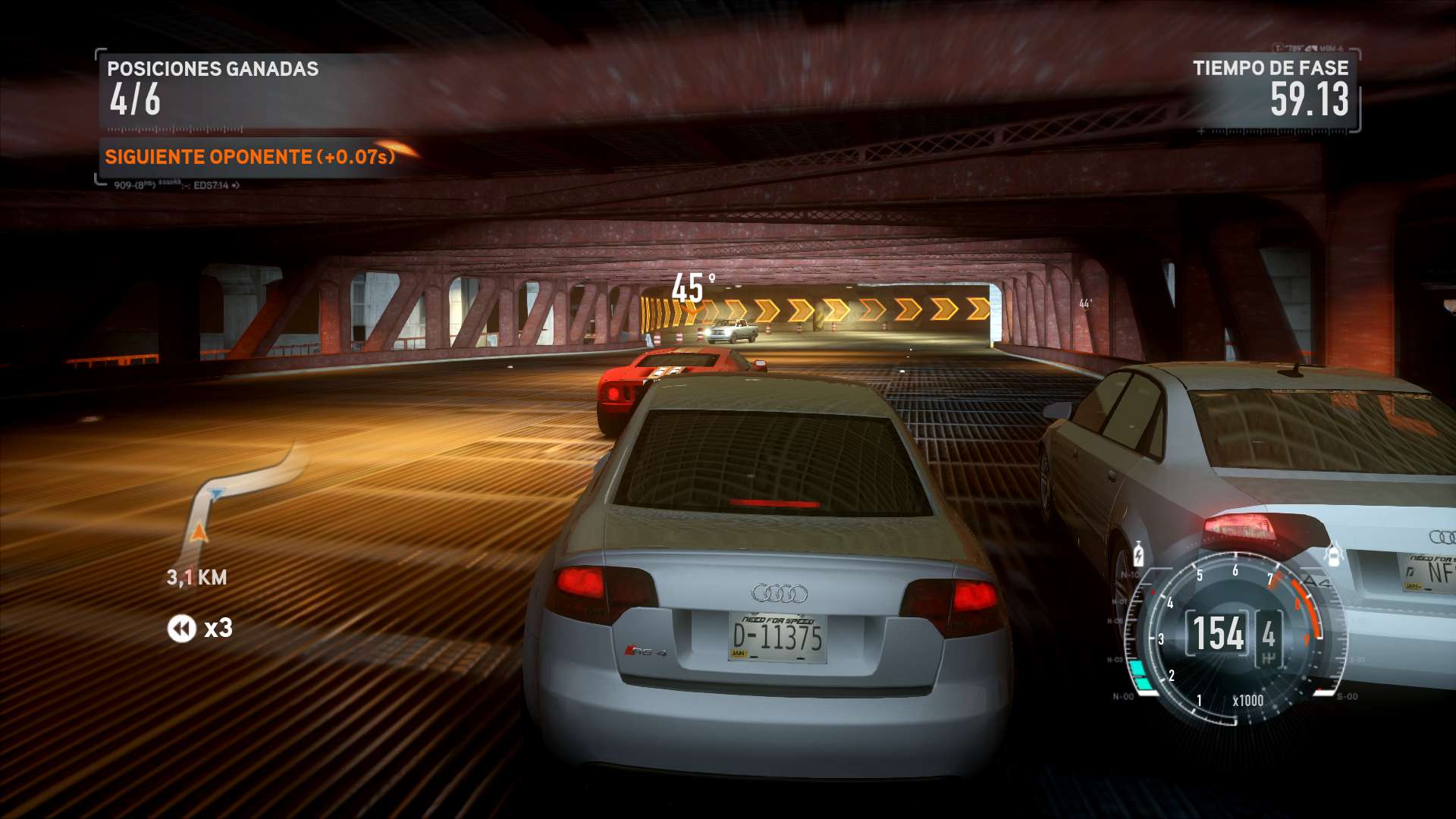This screenshot has height=819, width=1456.
Task: Click the car icon right of the tachometer
Action: pyautogui.click(x=1333, y=555)
